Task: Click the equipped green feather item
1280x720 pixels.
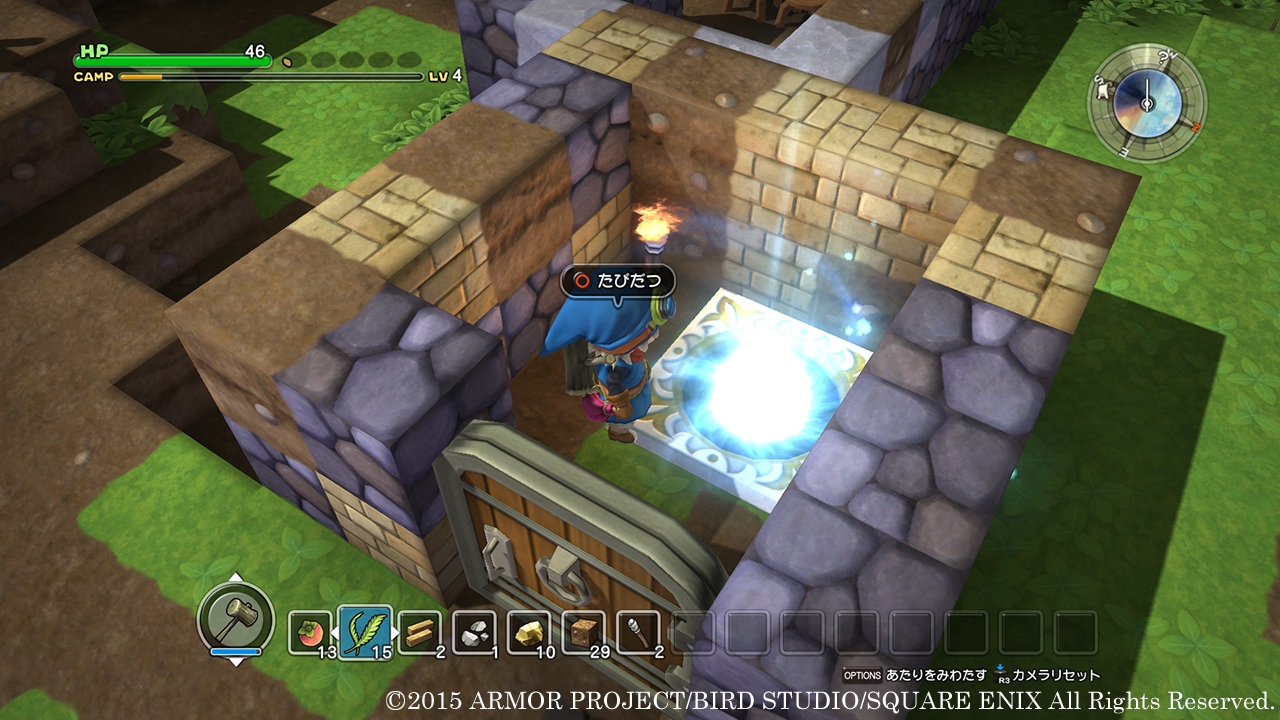Action: 366,630
